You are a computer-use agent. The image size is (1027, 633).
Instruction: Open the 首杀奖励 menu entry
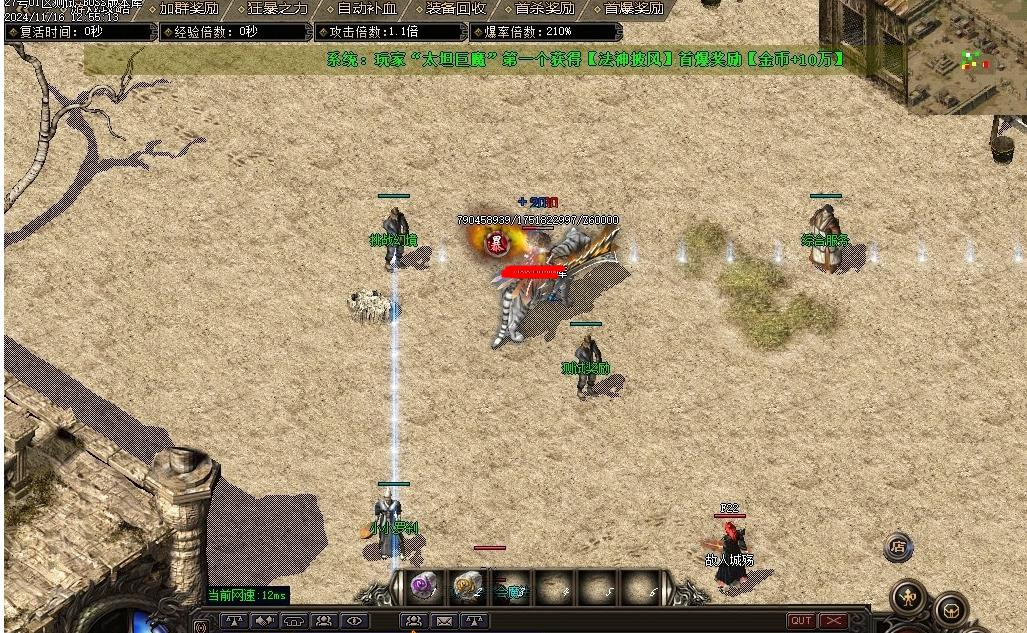click(x=545, y=9)
